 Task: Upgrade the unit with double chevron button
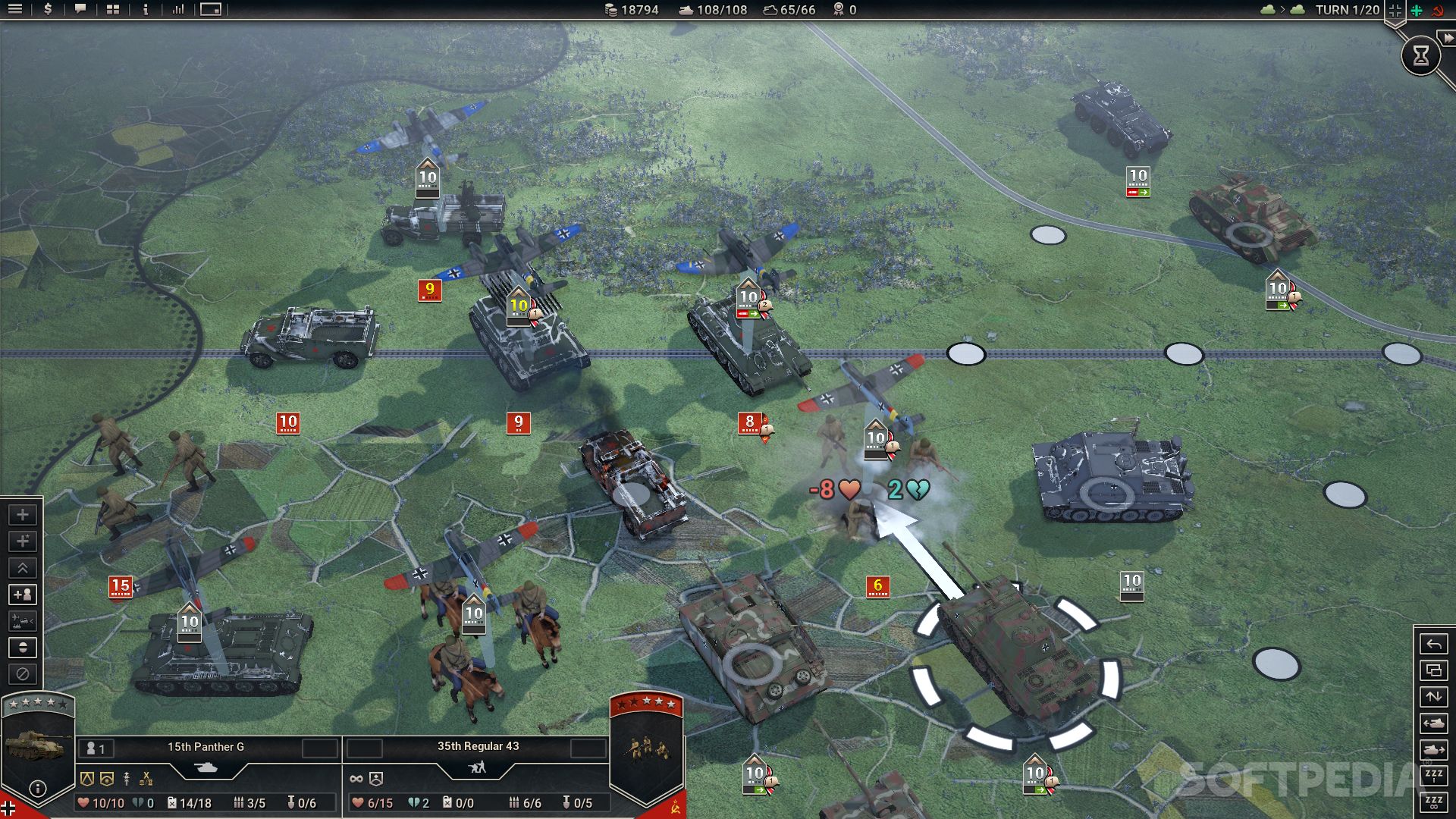click(23, 568)
